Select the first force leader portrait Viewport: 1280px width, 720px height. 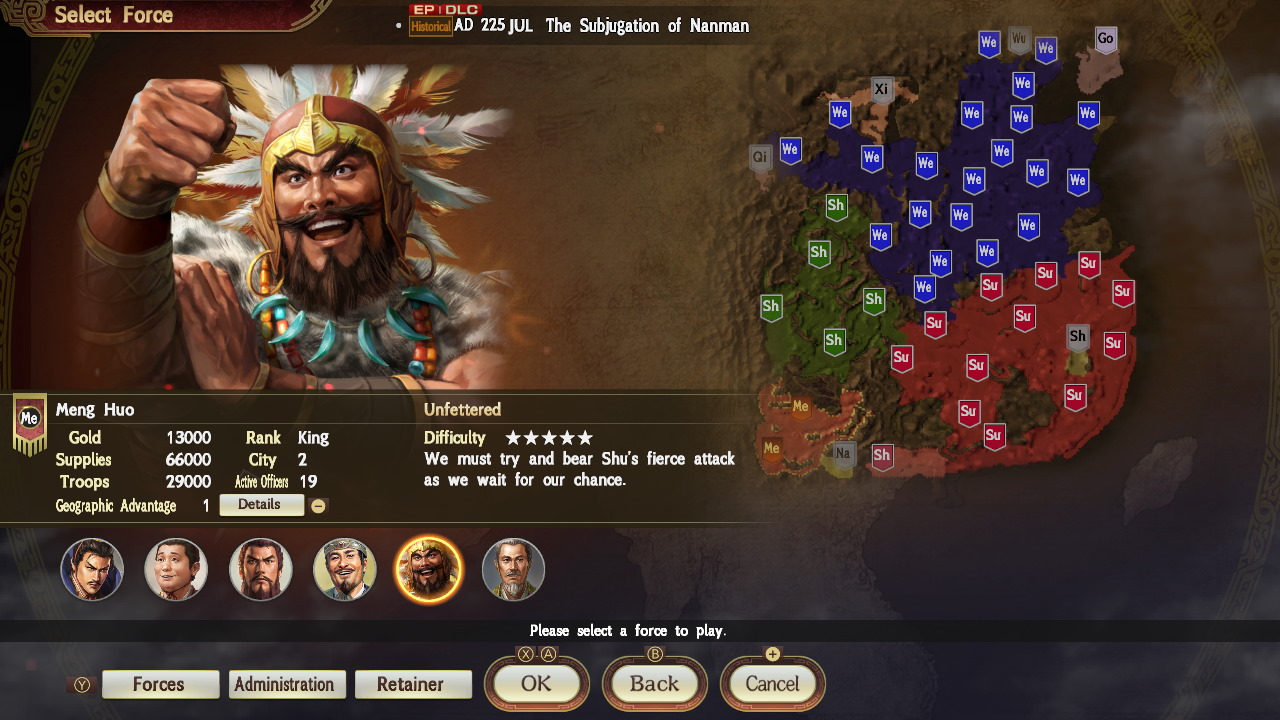(92, 568)
